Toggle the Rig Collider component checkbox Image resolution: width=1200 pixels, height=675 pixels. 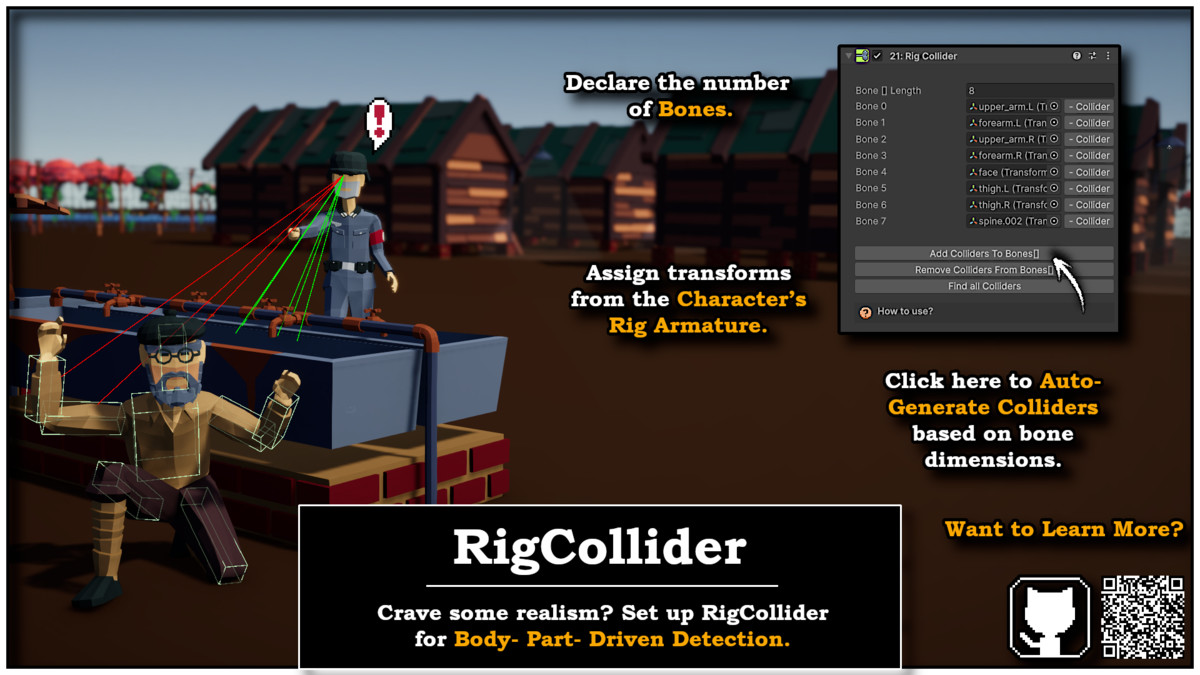[x=877, y=56]
